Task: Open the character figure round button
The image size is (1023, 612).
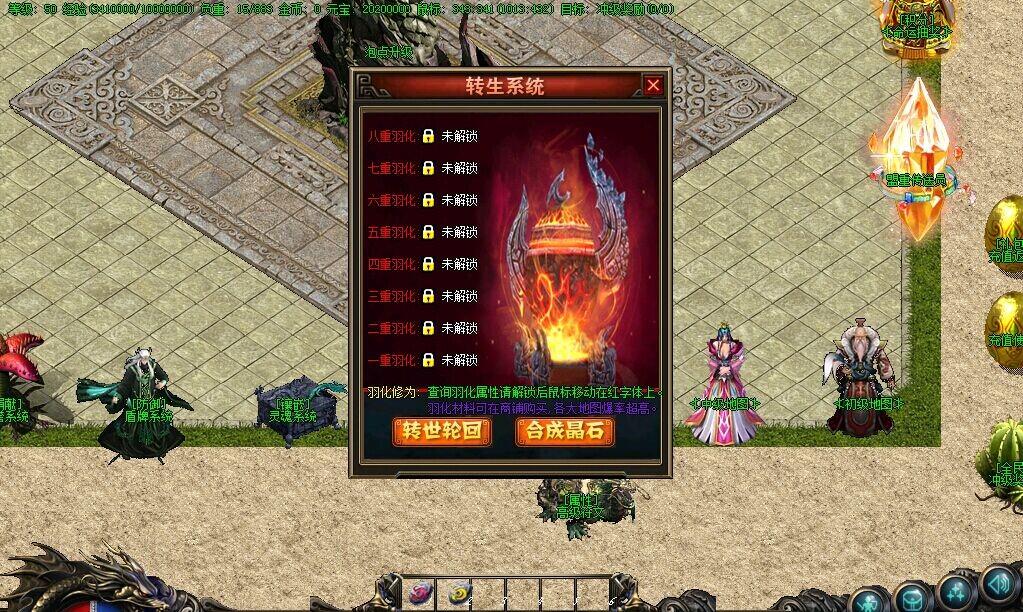Action: 869,599
